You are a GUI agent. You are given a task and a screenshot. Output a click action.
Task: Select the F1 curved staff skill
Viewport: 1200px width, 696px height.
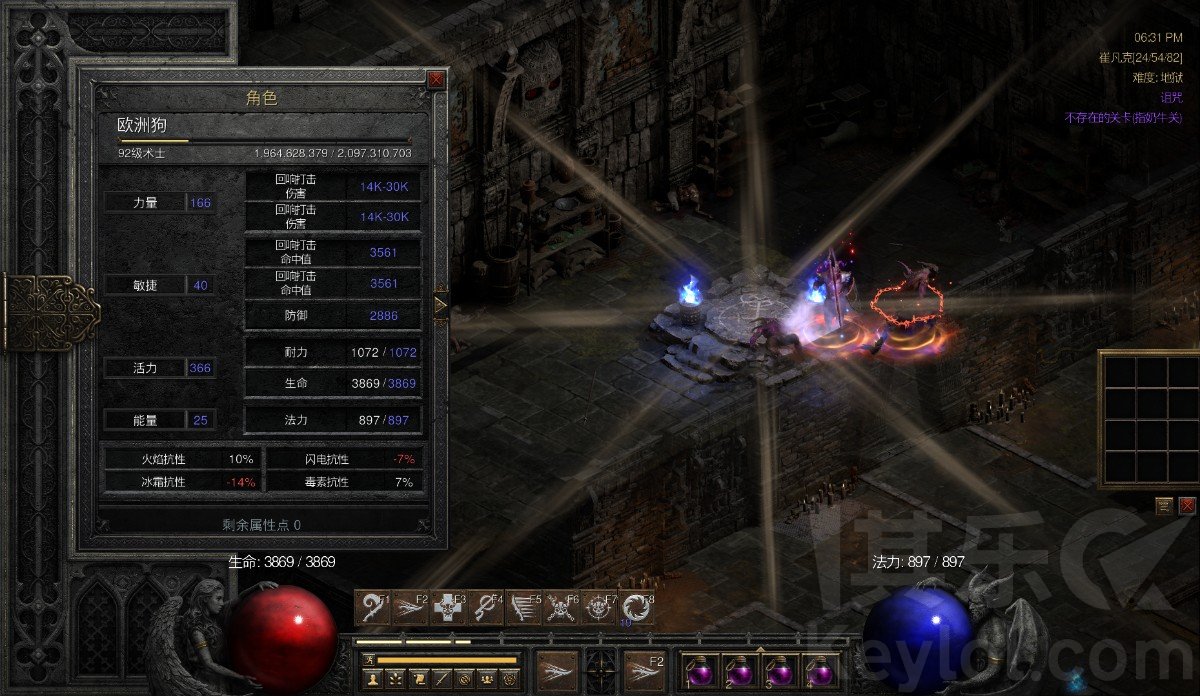point(373,608)
